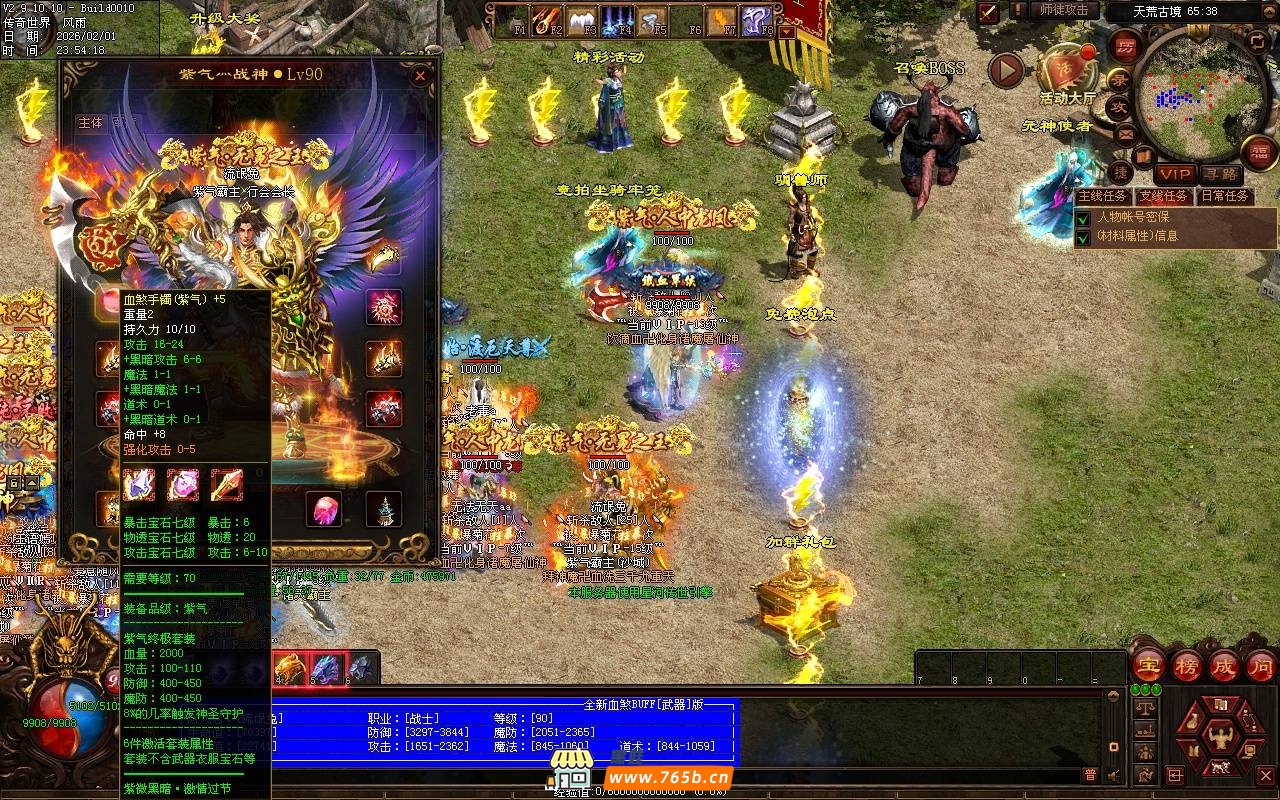Image resolution: width=1280 pixels, height=800 pixels.
Task: Switch to the 主体 tab
Action: point(91,123)
